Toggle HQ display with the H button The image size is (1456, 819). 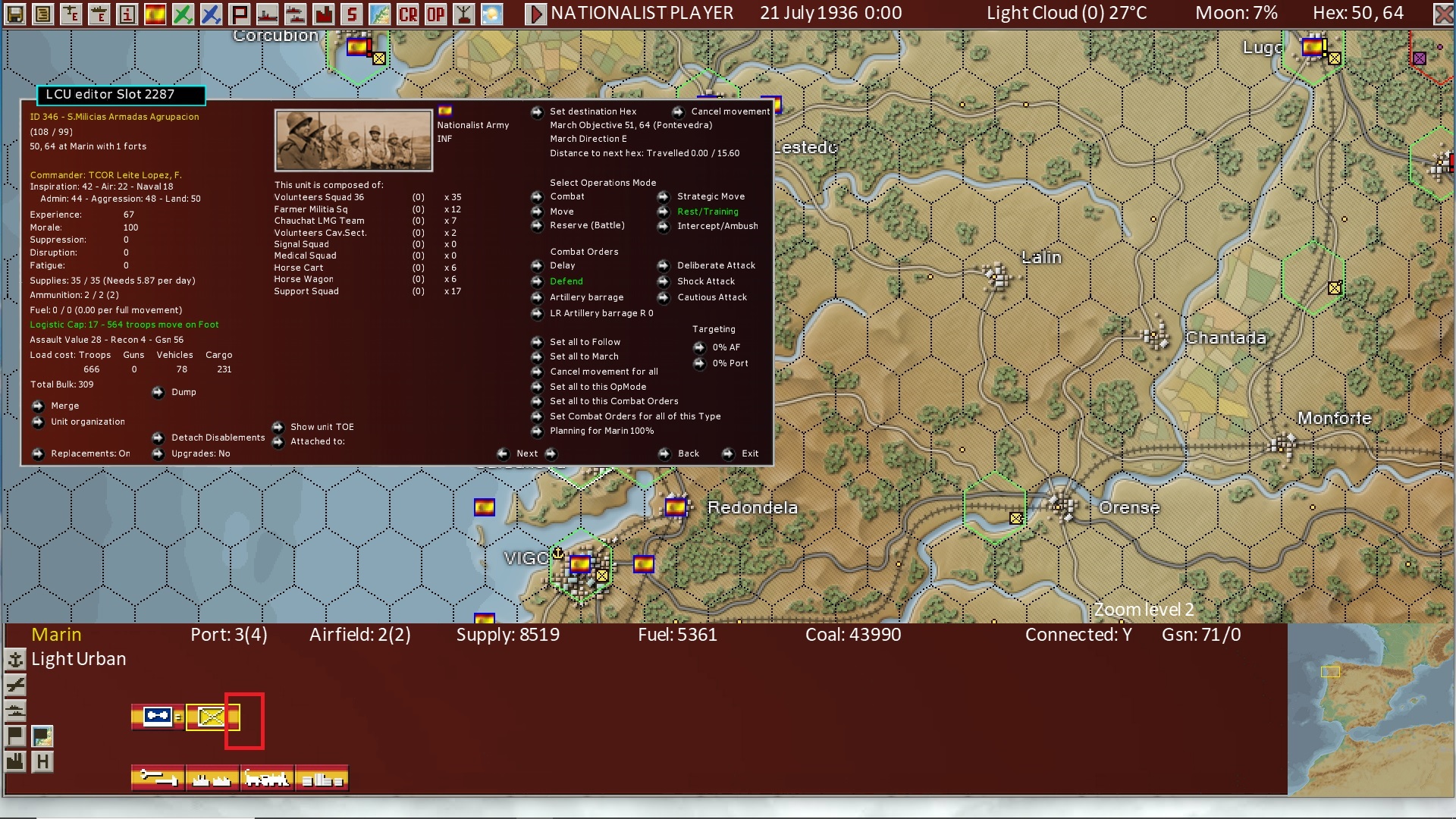click(42, 761)
